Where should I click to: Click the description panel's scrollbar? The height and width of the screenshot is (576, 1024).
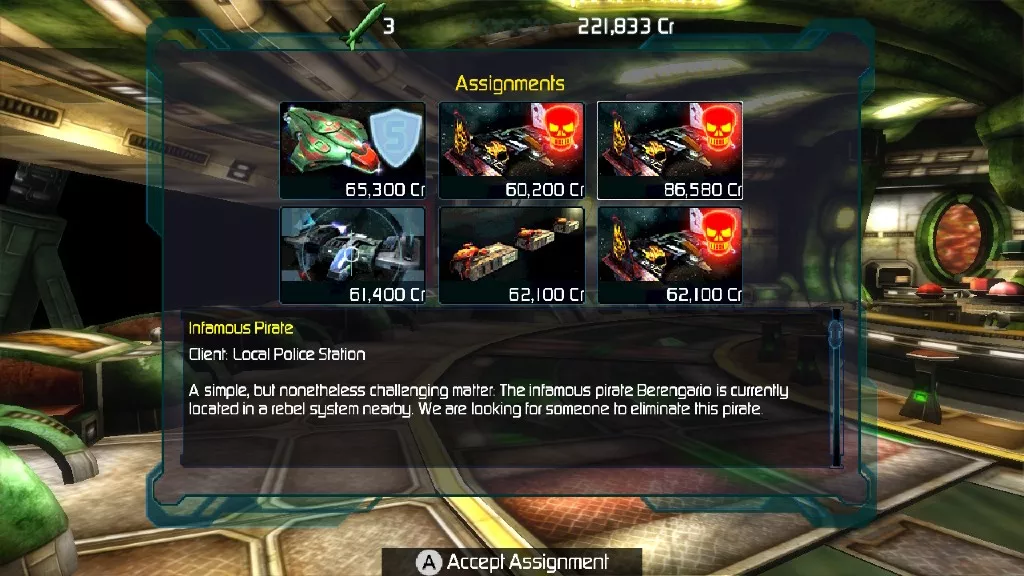point(836,390)
